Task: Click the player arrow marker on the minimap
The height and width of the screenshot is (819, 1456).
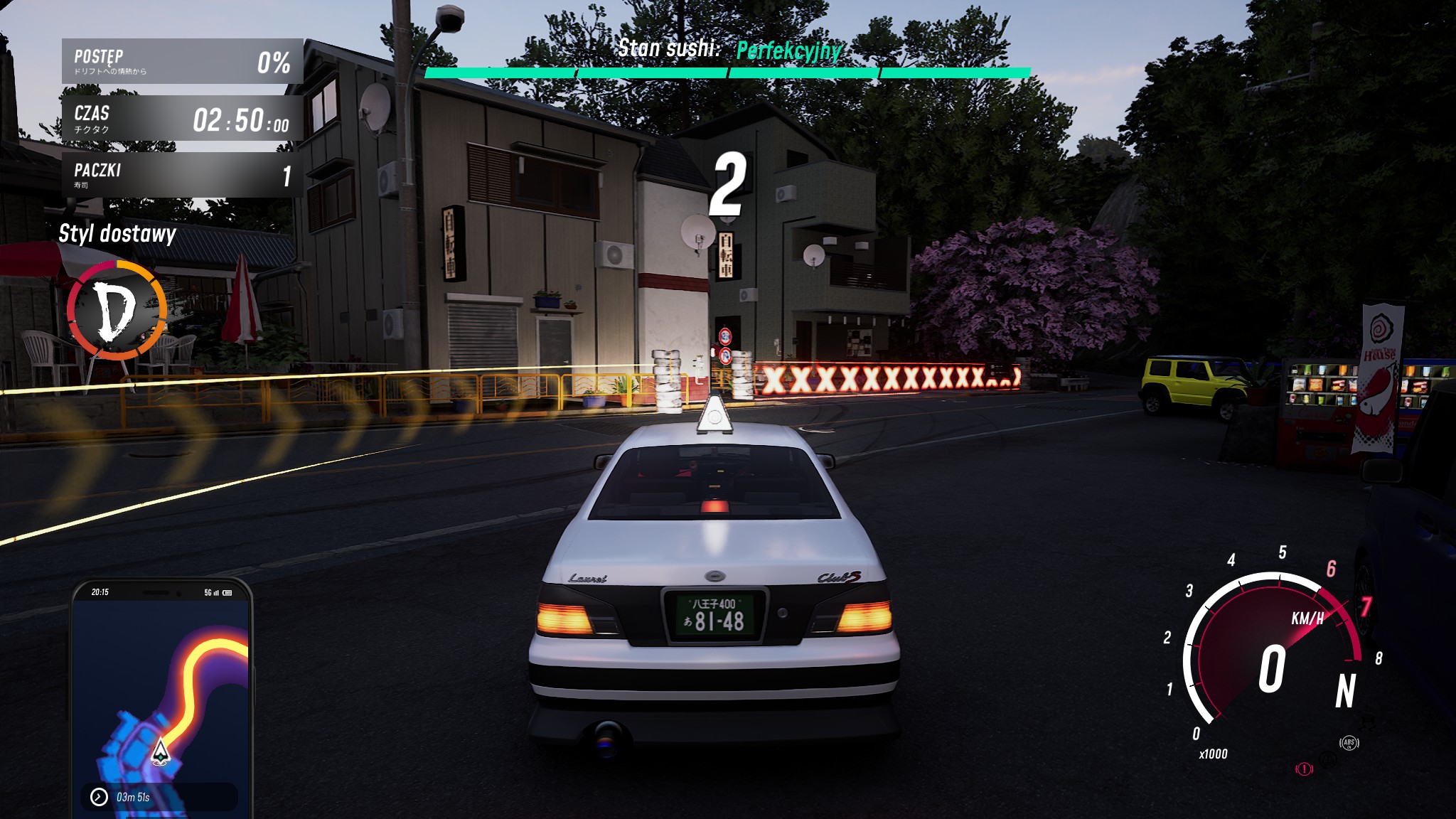Action: click(x=161, y=751)
